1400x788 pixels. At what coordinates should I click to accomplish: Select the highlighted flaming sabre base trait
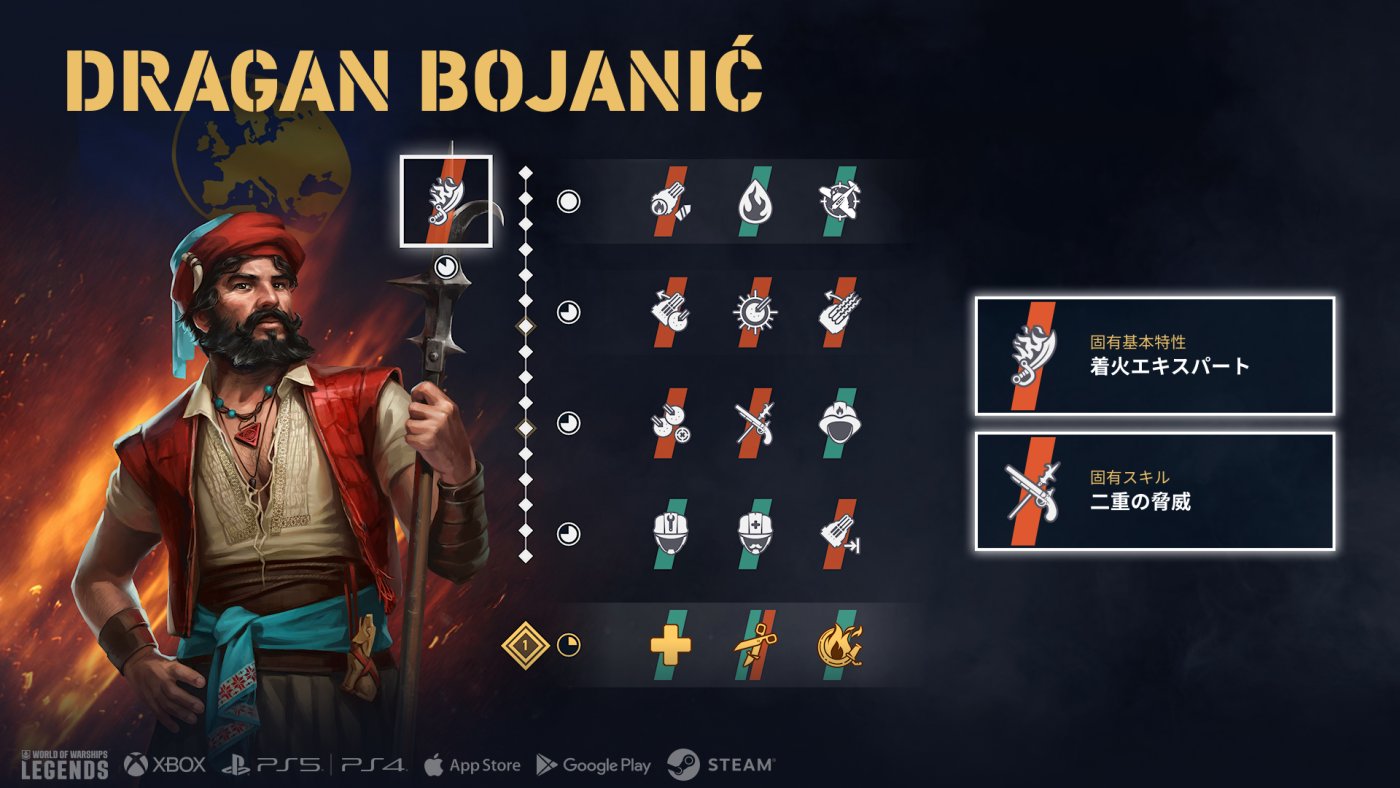(446, 201)
